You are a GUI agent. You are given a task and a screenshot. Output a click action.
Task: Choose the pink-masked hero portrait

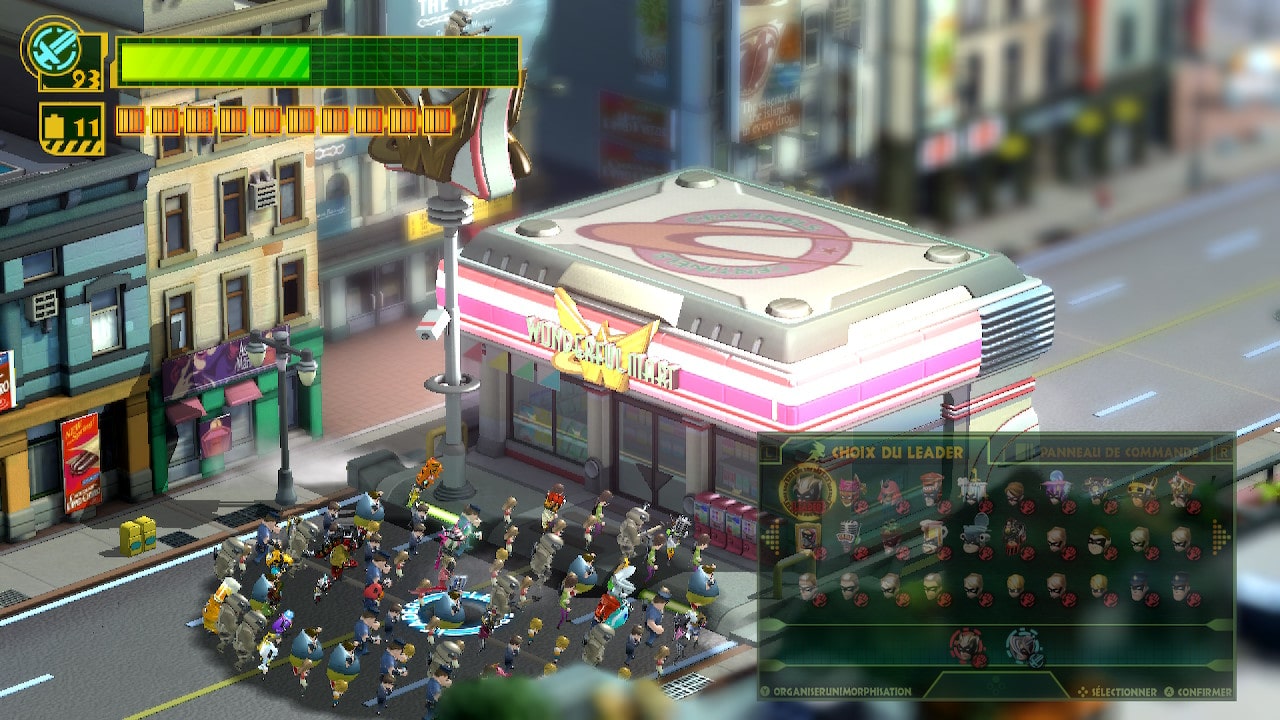850,490
